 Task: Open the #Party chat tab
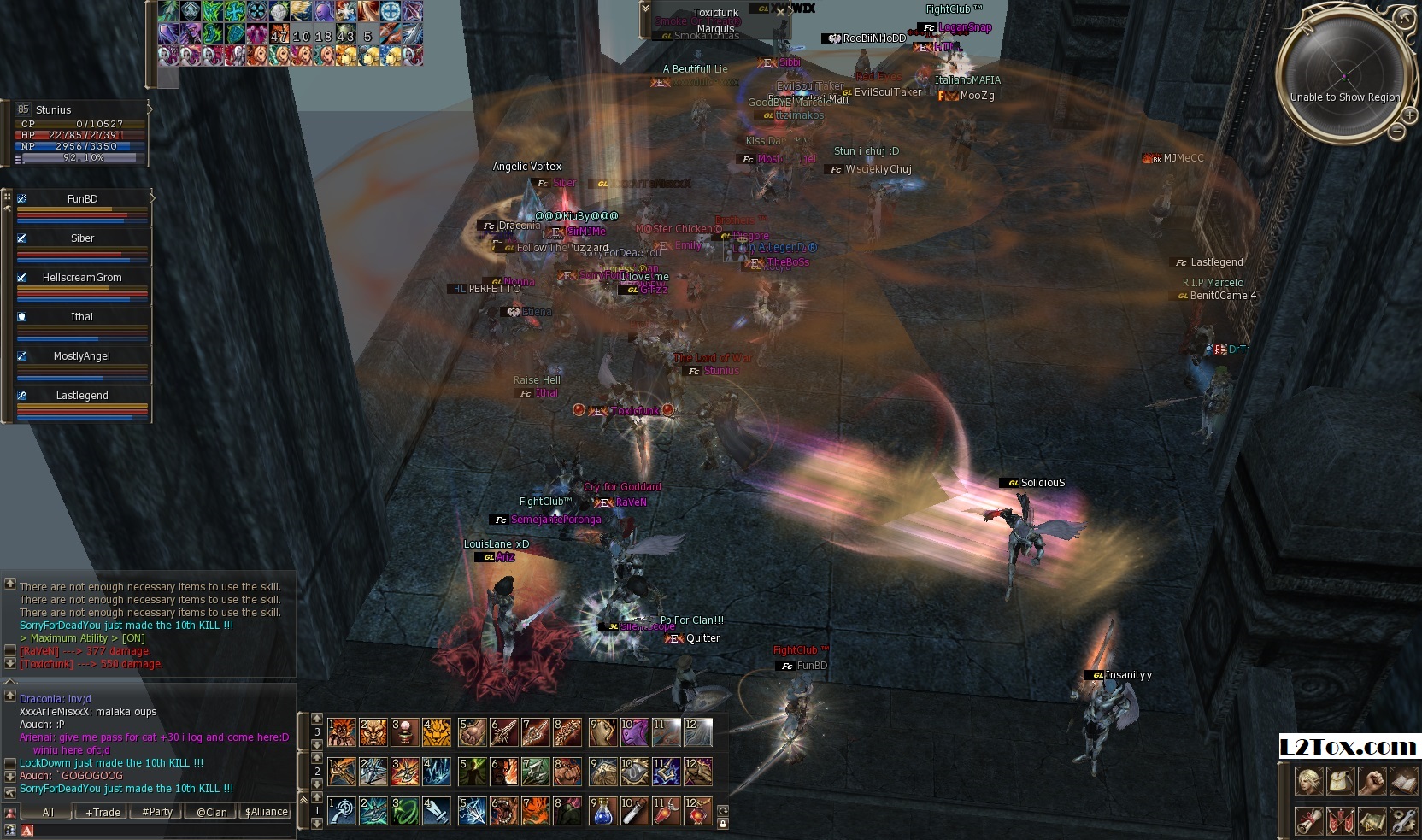(x=157, y=812)
